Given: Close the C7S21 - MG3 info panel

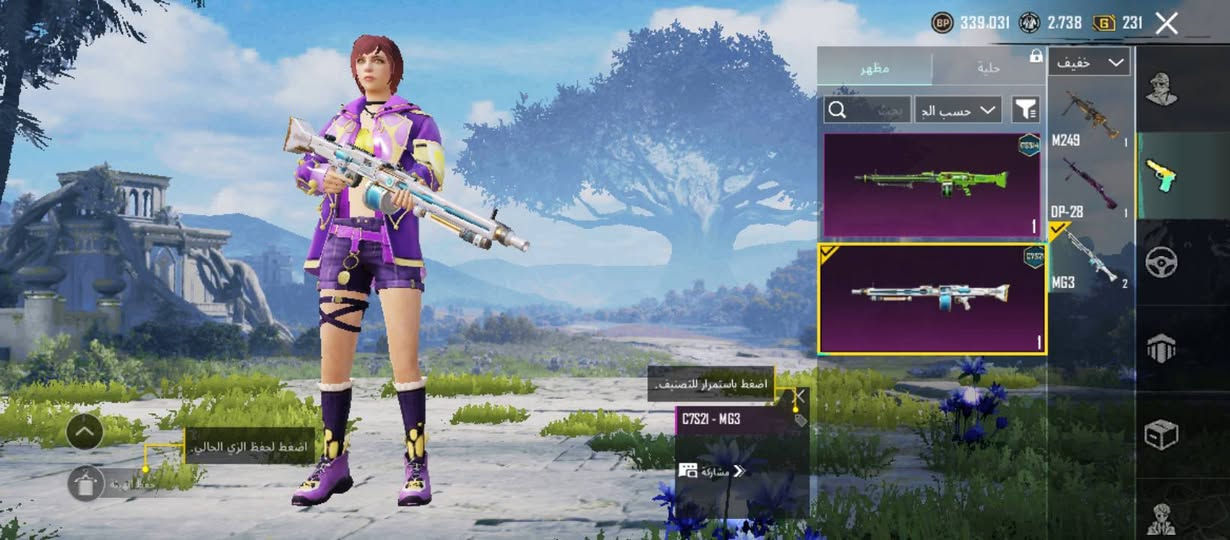Looking at the screenshot, I should 798,396.
